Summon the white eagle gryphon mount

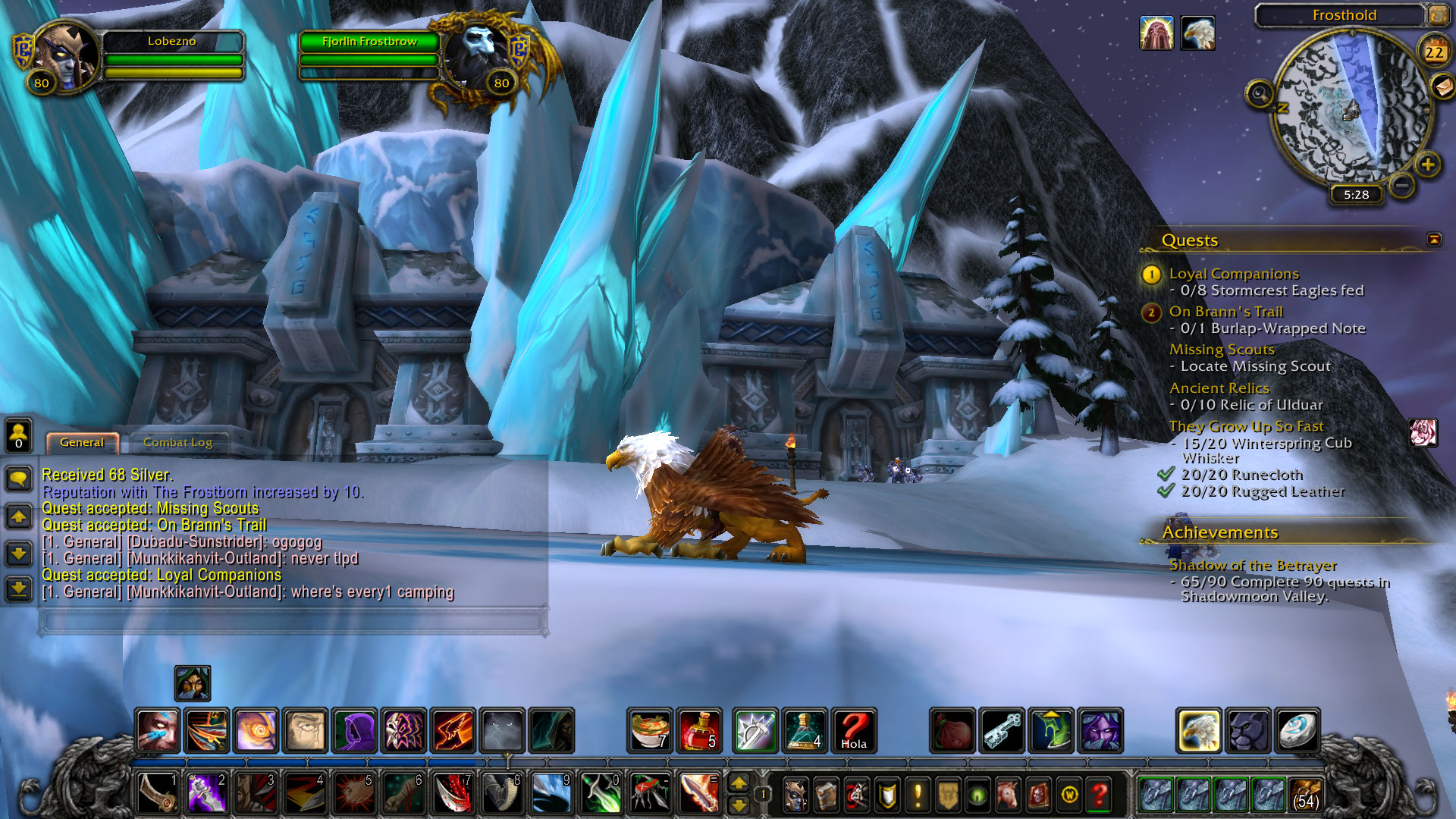point(1198,730)
